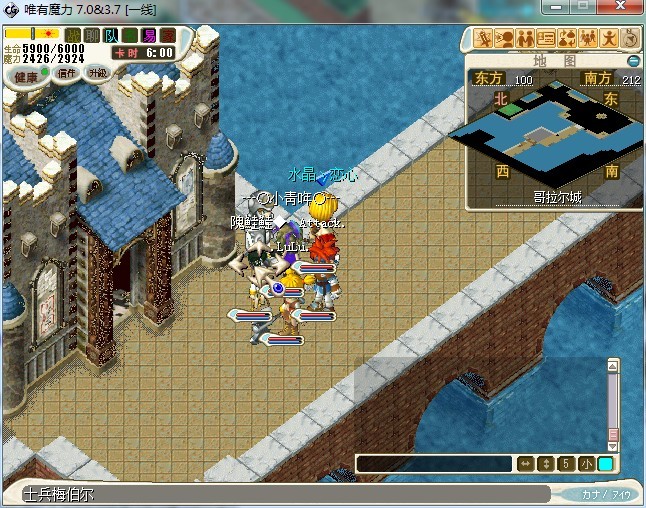Open the 信件 mail button

pyautogui.click(x=68, y=73)
